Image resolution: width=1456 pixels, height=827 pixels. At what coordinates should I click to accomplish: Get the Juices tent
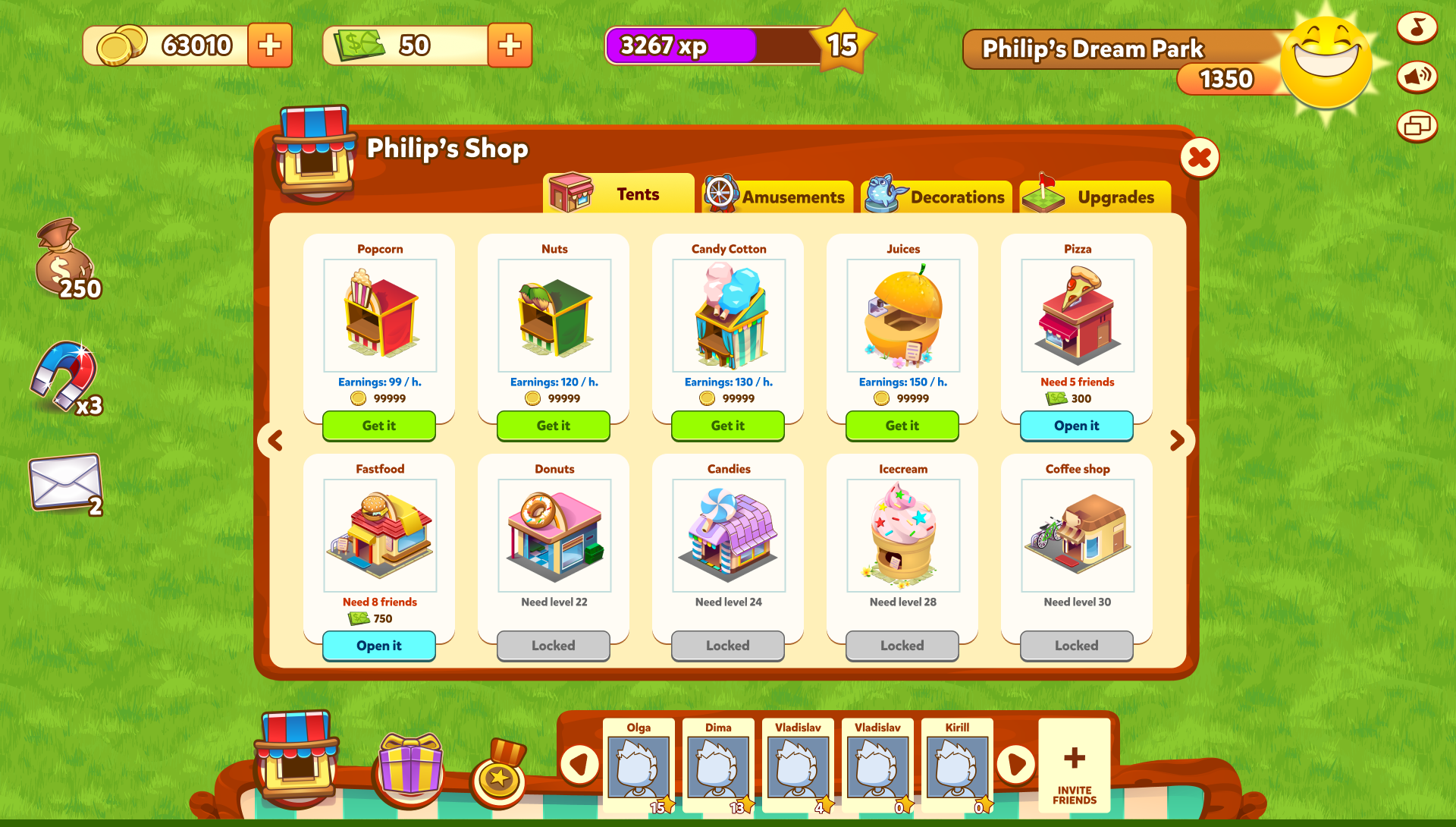click(902, 426)
